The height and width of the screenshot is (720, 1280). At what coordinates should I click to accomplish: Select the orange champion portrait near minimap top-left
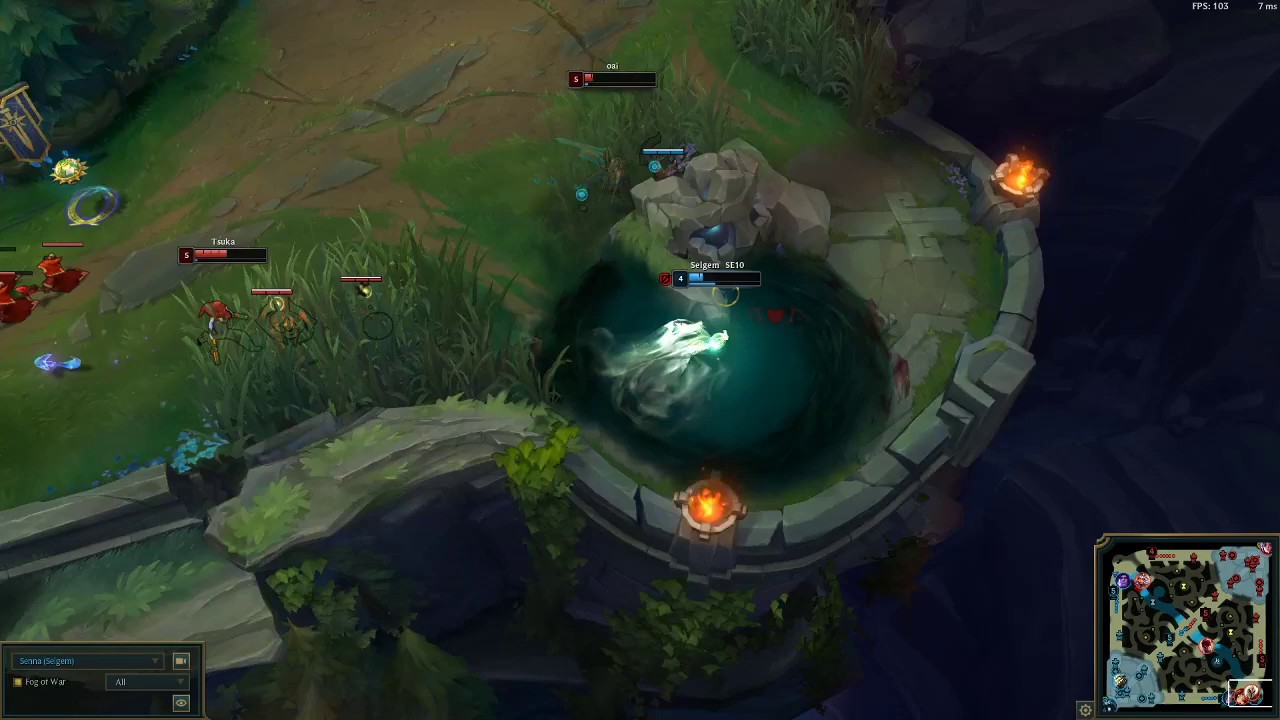(1142, 580)
